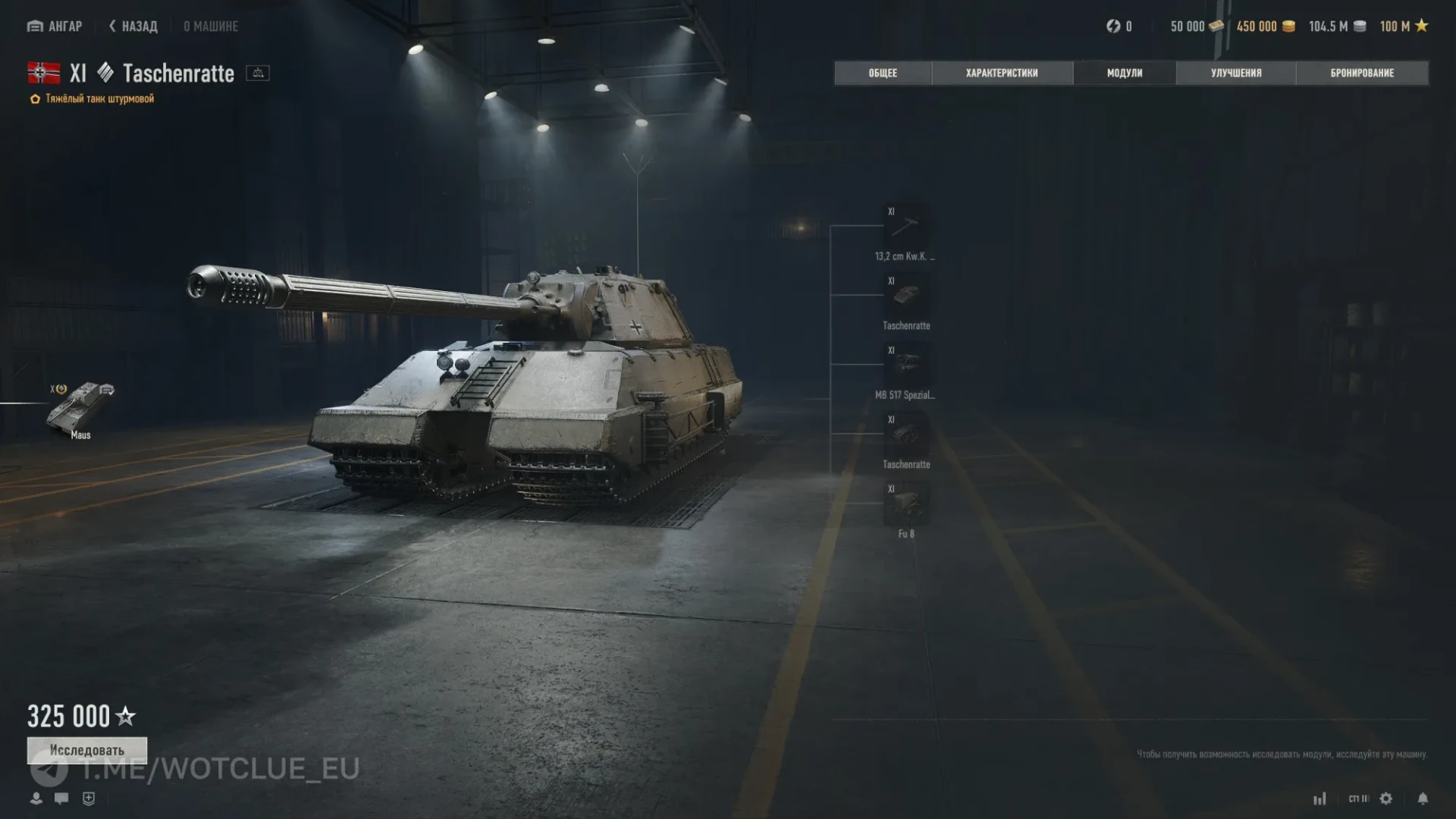Open game settings gear icon

pyautogui.click(x=1386, y=799)
